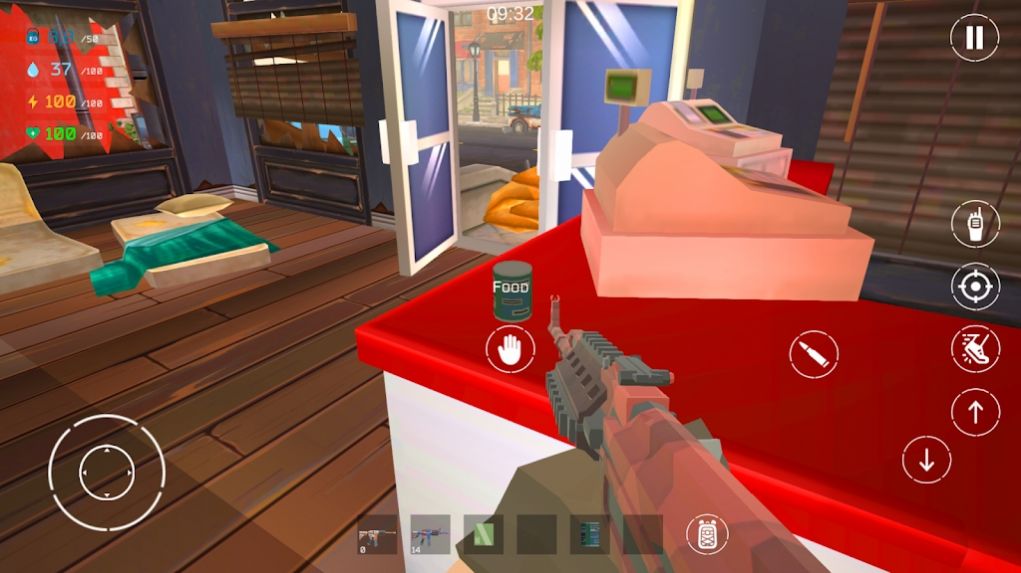Tap the virtual movement joystick
The image size is (1021, 573).
106,472
